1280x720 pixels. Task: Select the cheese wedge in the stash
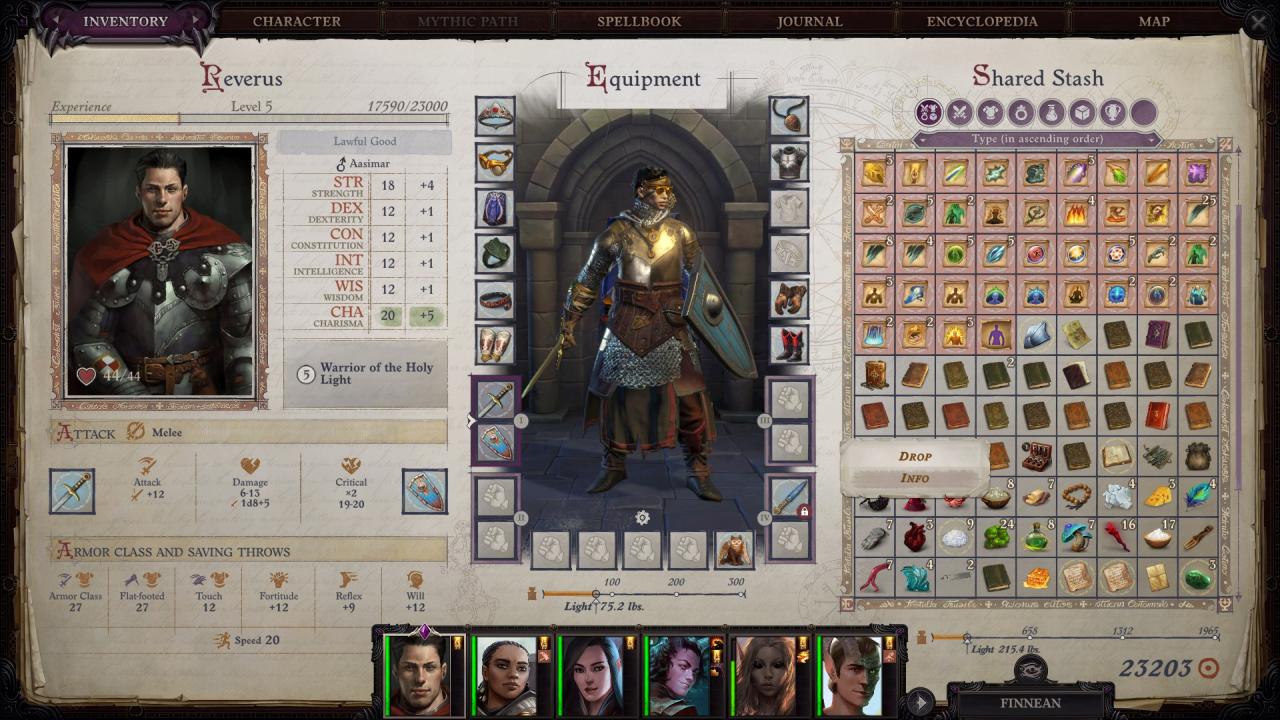[1158, 496]
